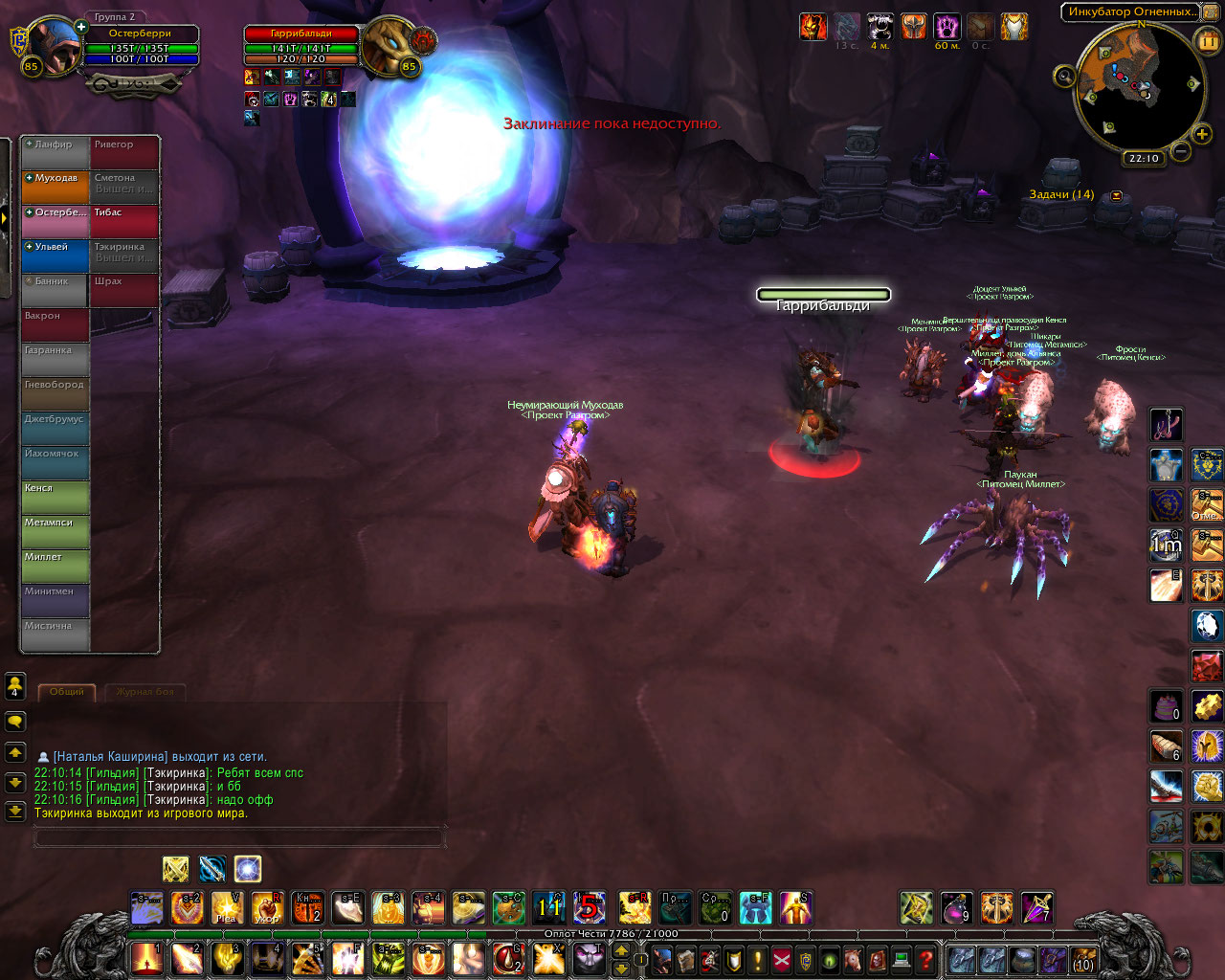Open the yellow exclamation quest log button

[x=758, y=958]
